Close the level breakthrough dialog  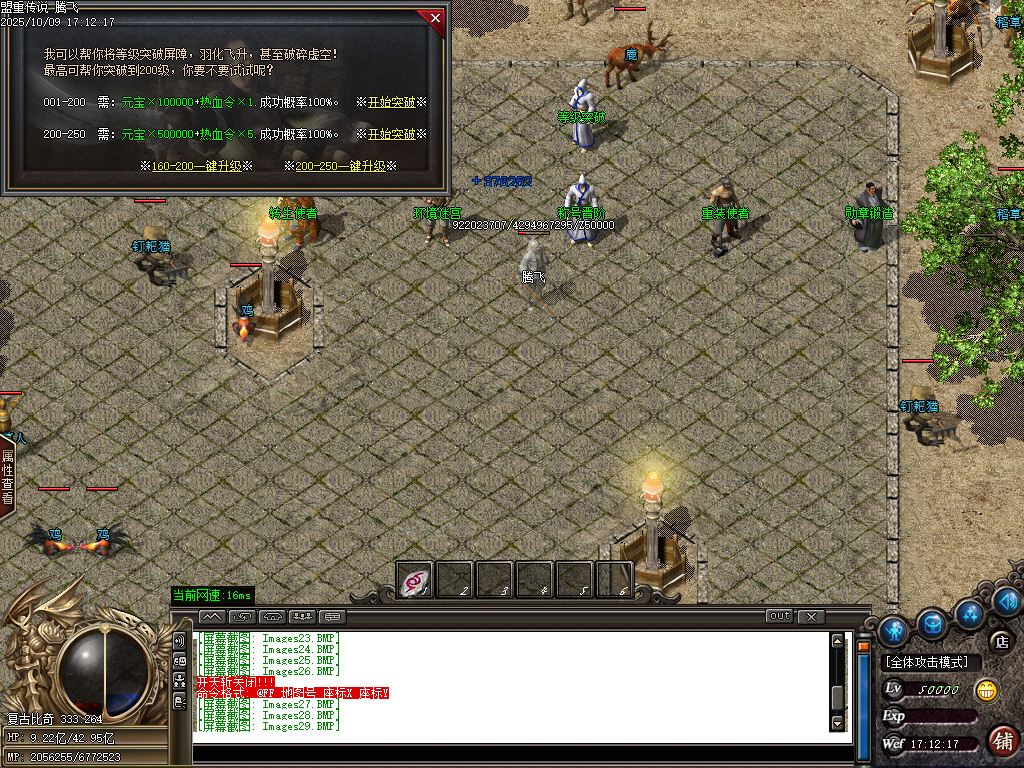click(434, 17)
